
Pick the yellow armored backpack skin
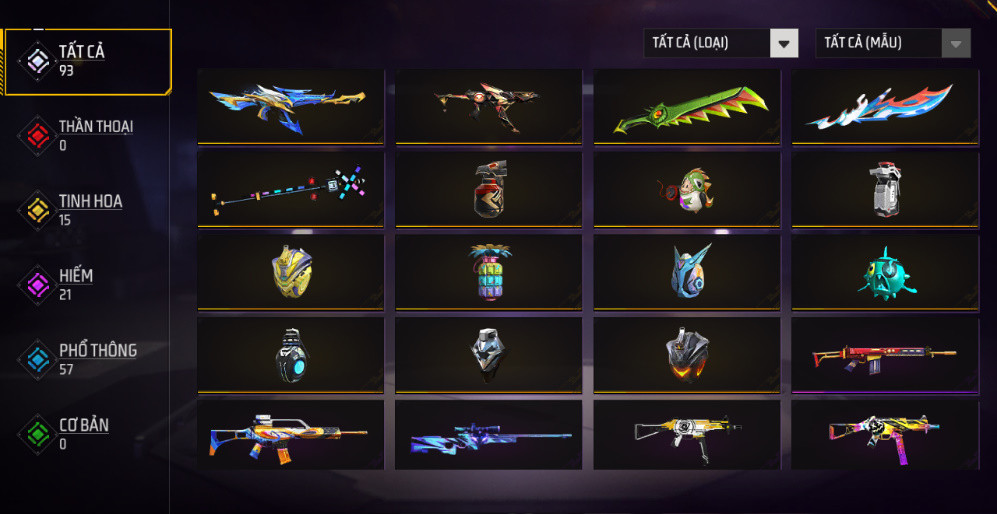(290, 272)
